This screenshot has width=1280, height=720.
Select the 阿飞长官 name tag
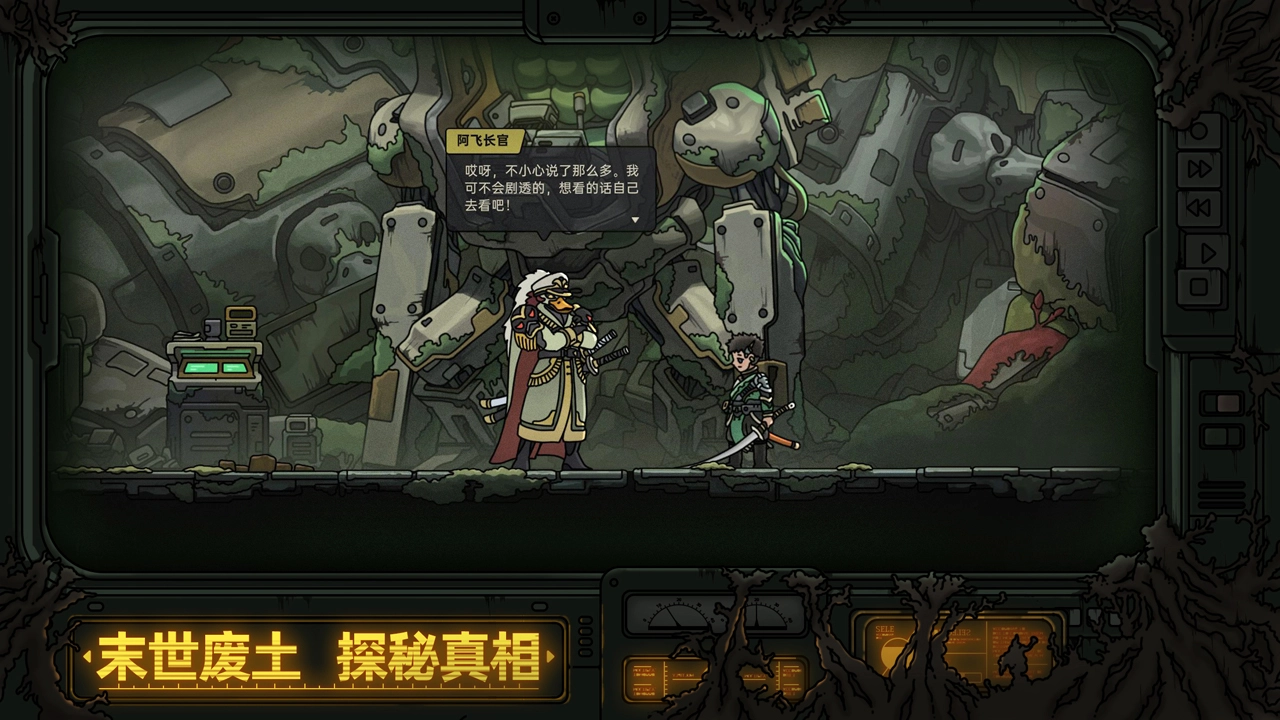[x=482, y=141]
